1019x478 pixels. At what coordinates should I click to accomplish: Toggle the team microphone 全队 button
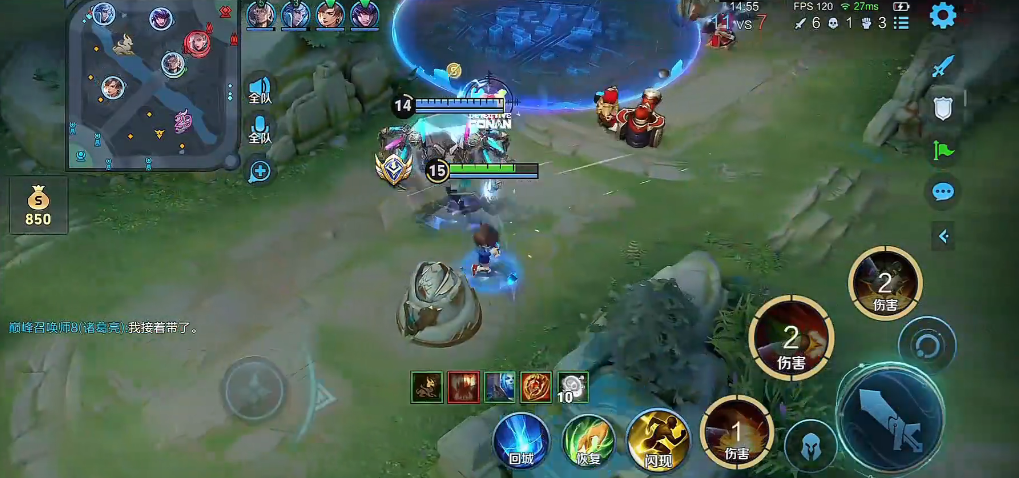click(259, 130)
